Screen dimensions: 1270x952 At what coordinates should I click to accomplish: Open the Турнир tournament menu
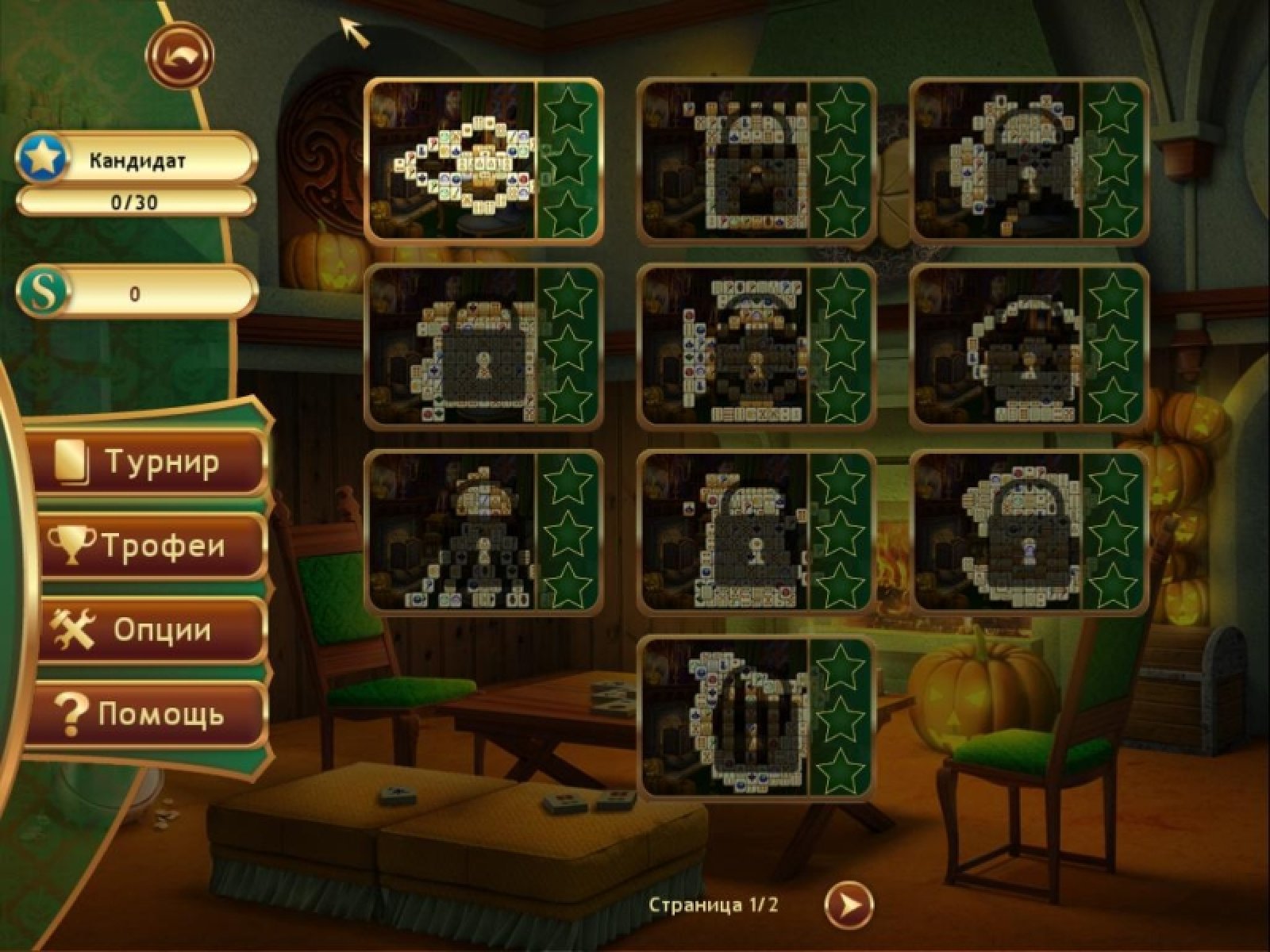pos(151,463)
